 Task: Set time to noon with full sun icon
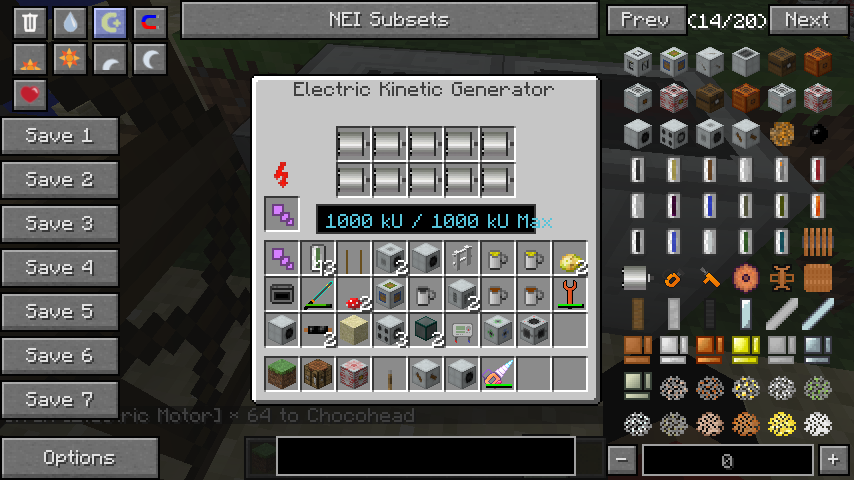[x=69, y=60]
